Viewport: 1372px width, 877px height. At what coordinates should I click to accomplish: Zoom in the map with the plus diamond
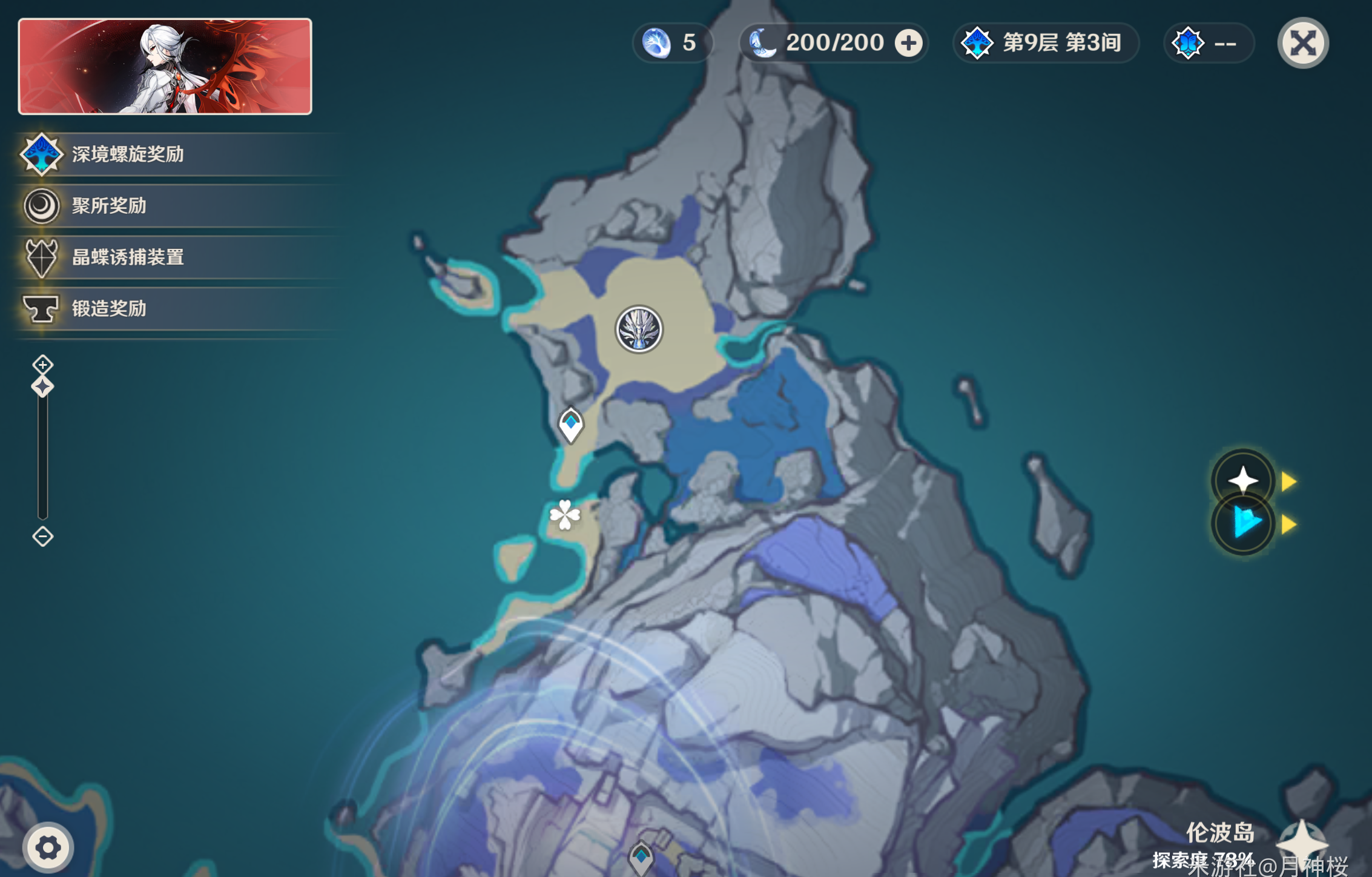tap(42, 365)
